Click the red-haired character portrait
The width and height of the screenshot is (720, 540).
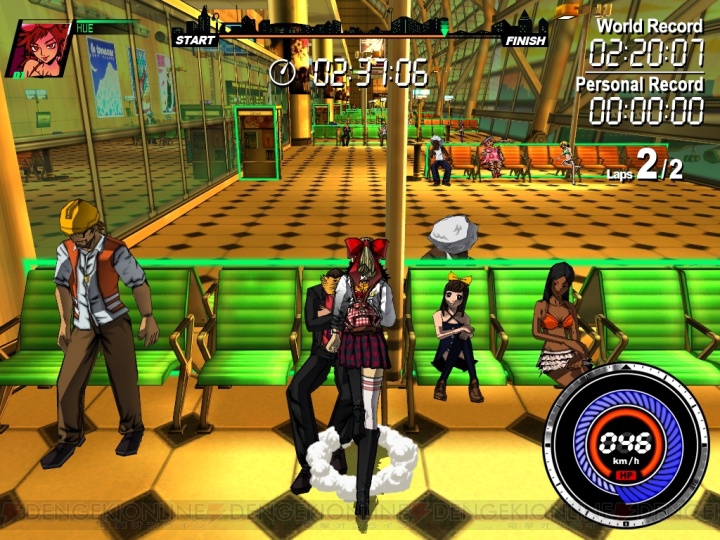(x=38, y=48)
